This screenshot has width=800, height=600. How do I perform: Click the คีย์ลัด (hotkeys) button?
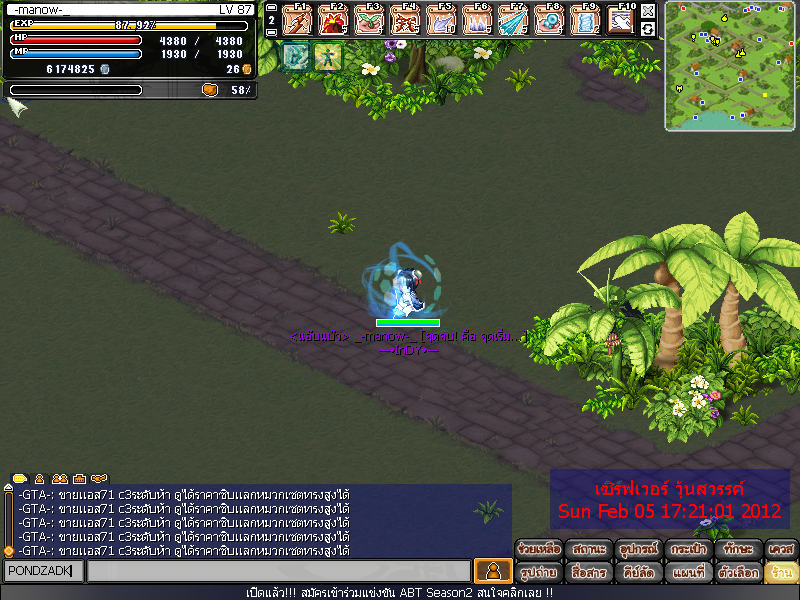(638, 573)
